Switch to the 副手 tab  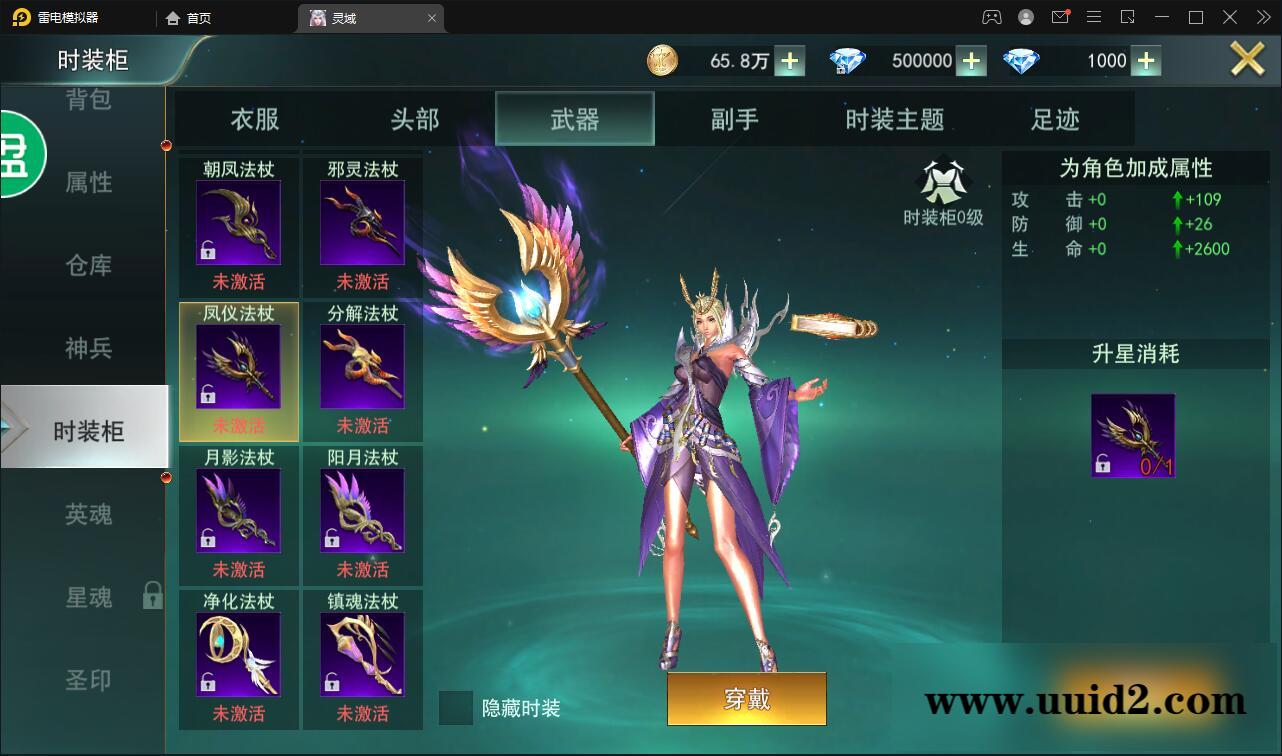click(x=733, y=118)
